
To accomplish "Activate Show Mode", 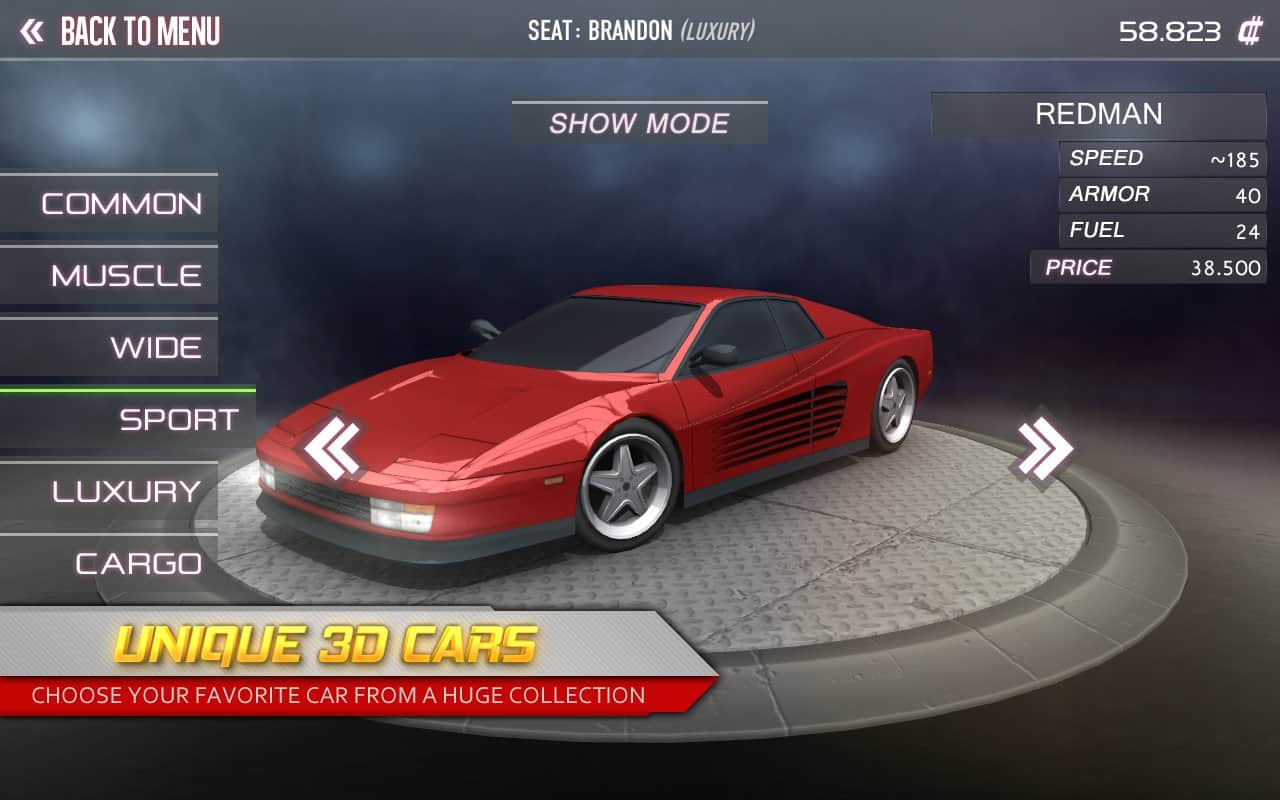I will [x=639, y=123].
